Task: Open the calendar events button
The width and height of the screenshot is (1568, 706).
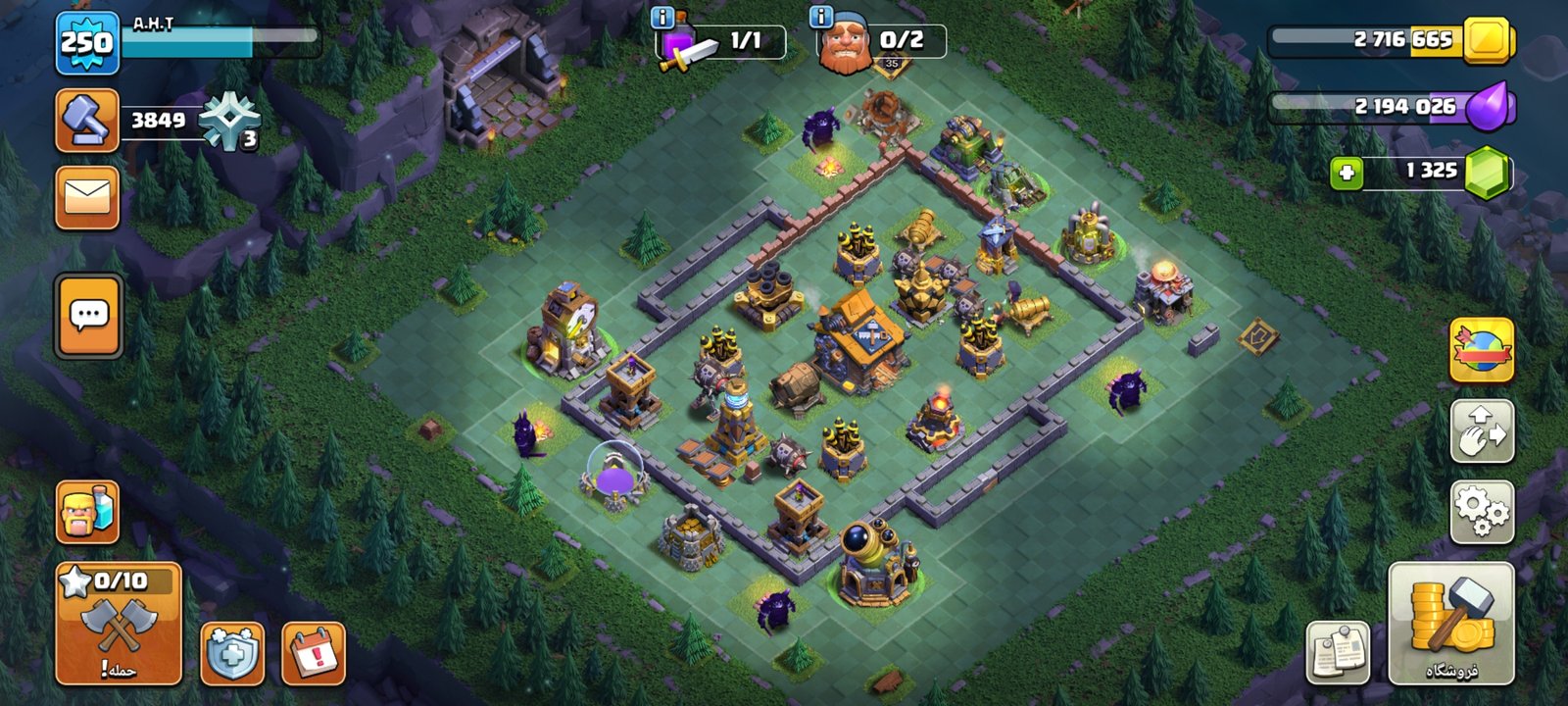Action: pos(314,653)
